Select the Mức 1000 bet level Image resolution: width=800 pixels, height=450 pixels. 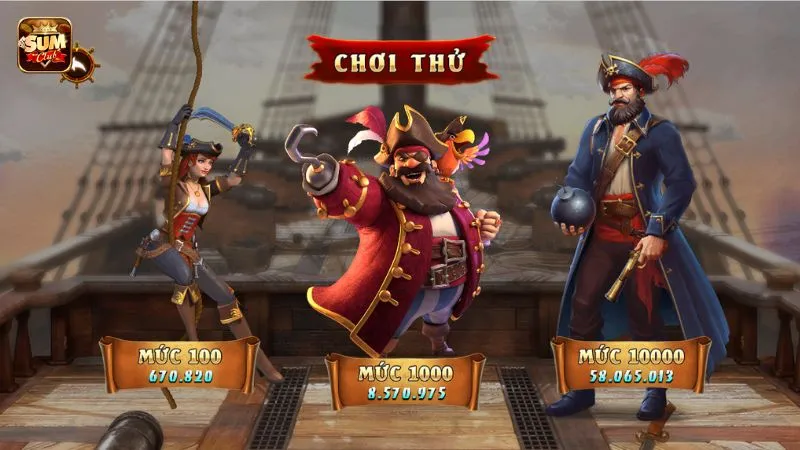click(405, 381)
